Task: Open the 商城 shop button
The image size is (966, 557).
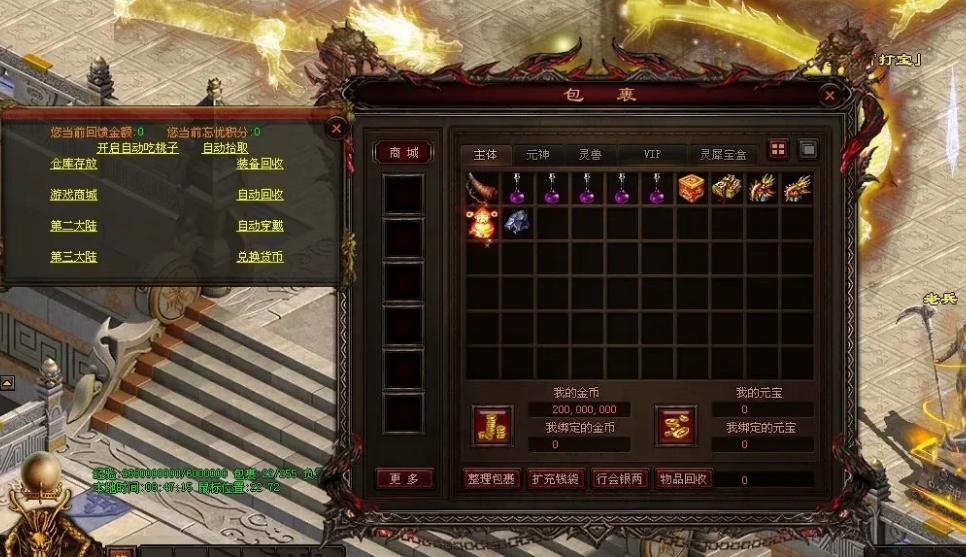Action: 403,153
